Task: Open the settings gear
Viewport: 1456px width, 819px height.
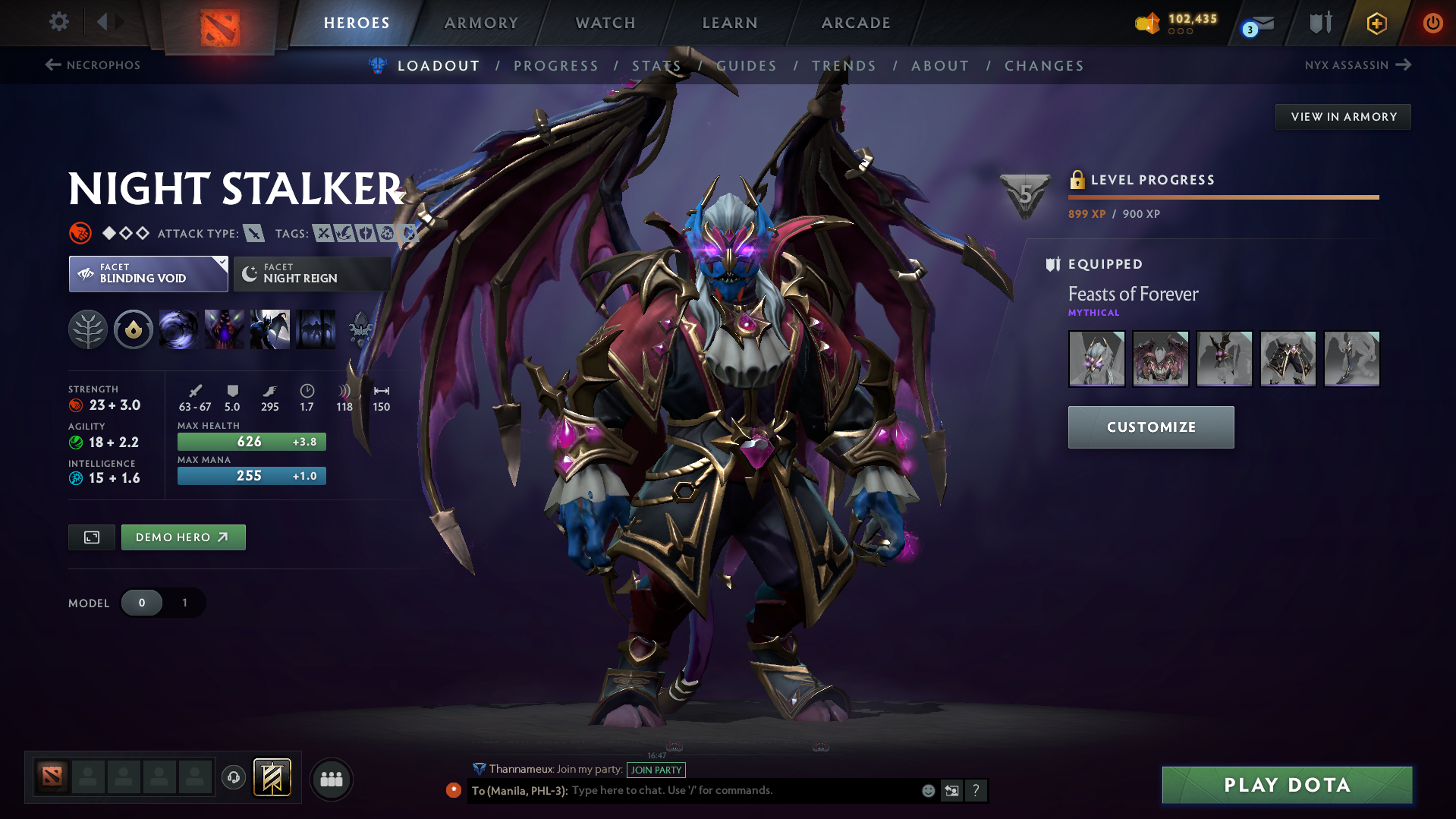Action: point(58,22)
